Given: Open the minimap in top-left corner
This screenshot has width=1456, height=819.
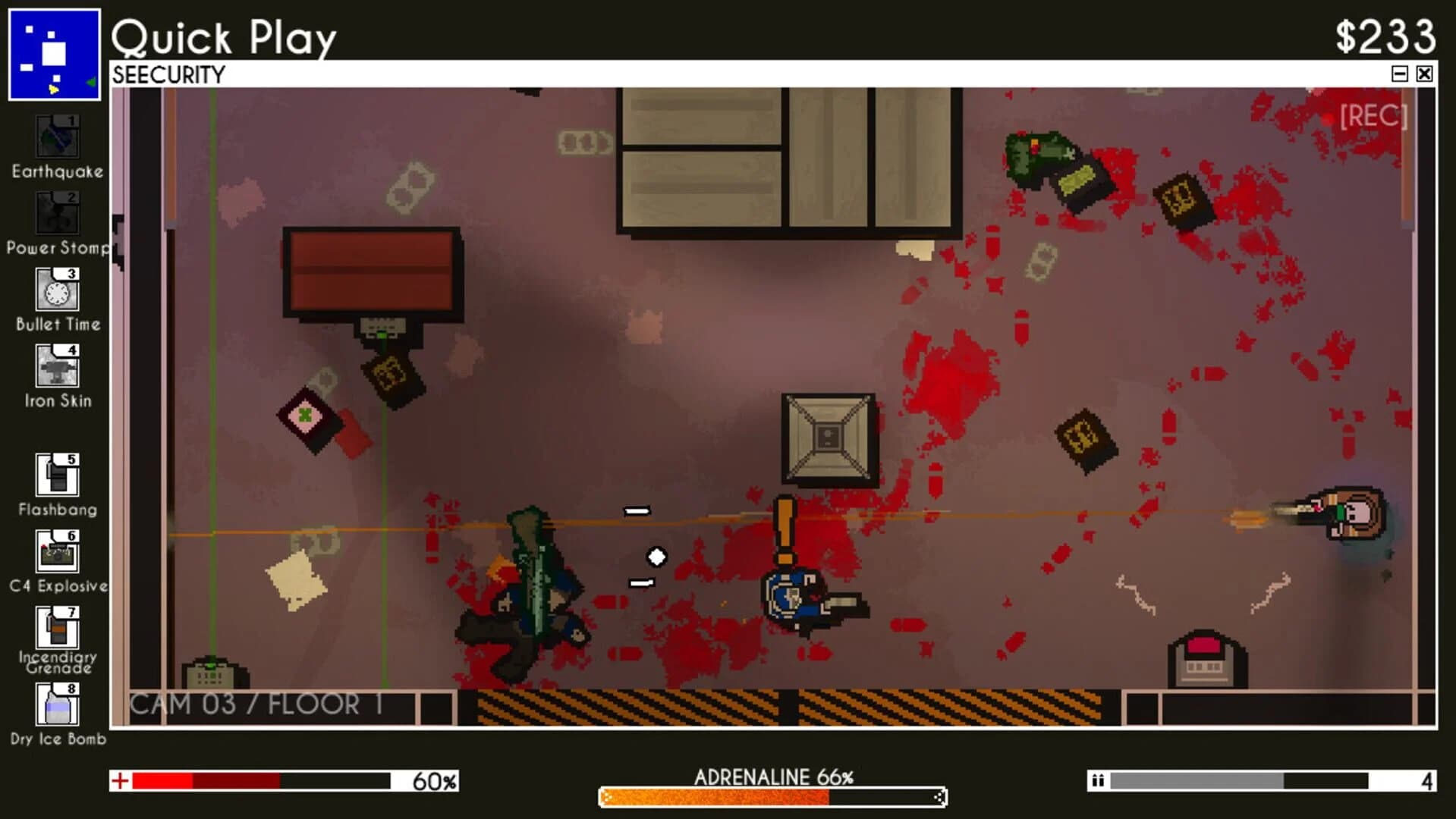Looking at the screenshot, I should tap(55, 53).
